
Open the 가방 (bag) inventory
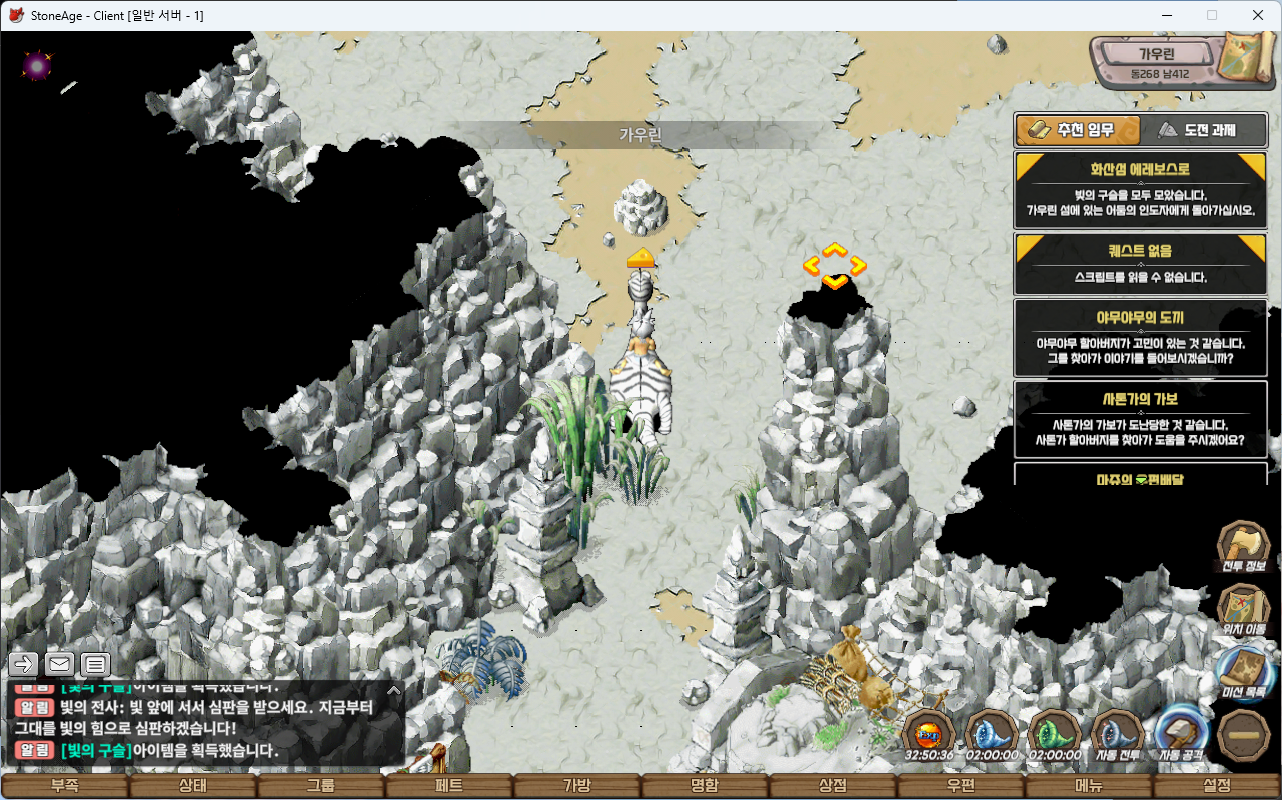[x=577, y=786]
